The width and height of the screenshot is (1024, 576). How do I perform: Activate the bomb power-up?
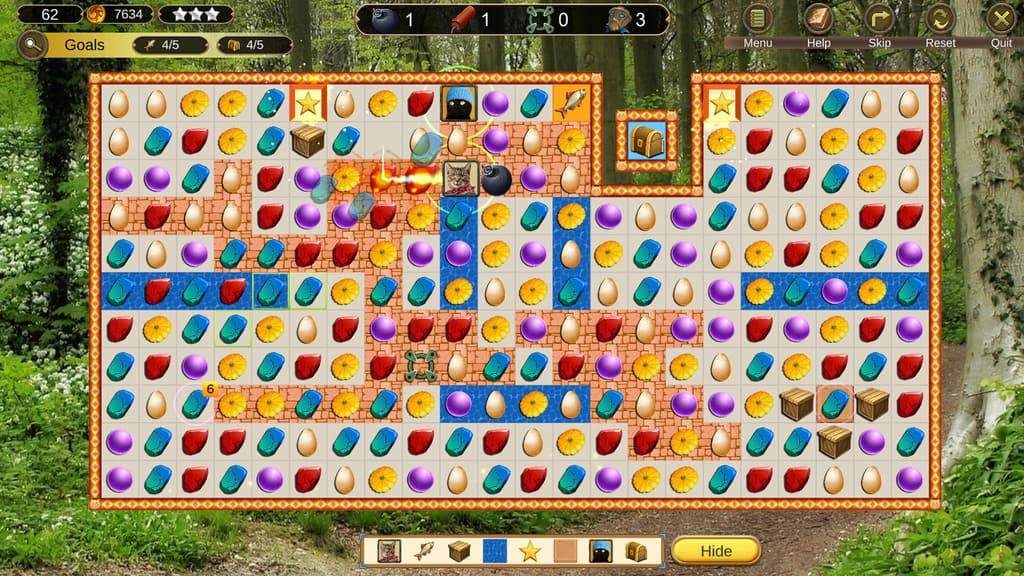pos(384,19)
